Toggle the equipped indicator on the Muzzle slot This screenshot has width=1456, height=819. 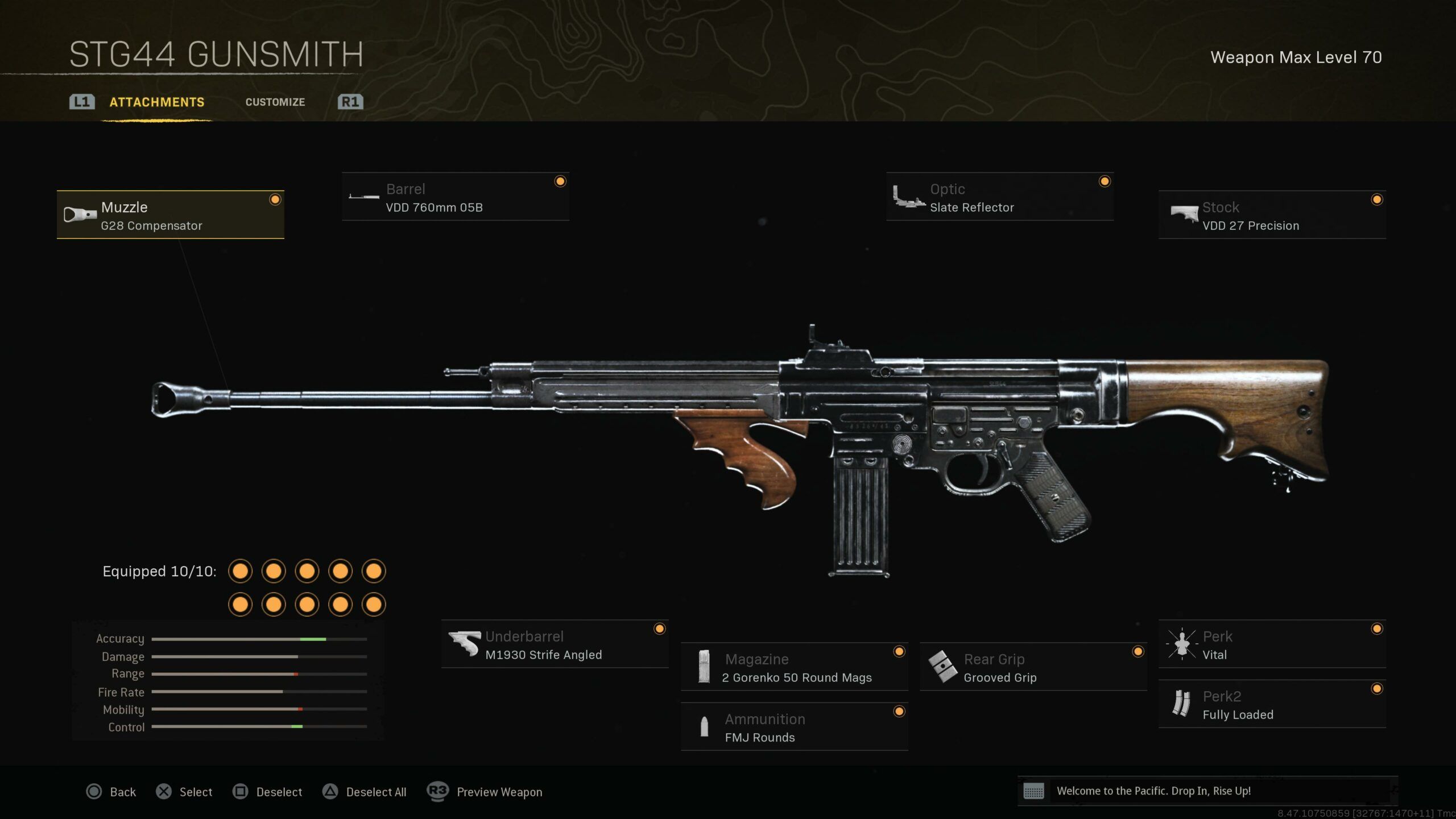[x=276, y=198]
